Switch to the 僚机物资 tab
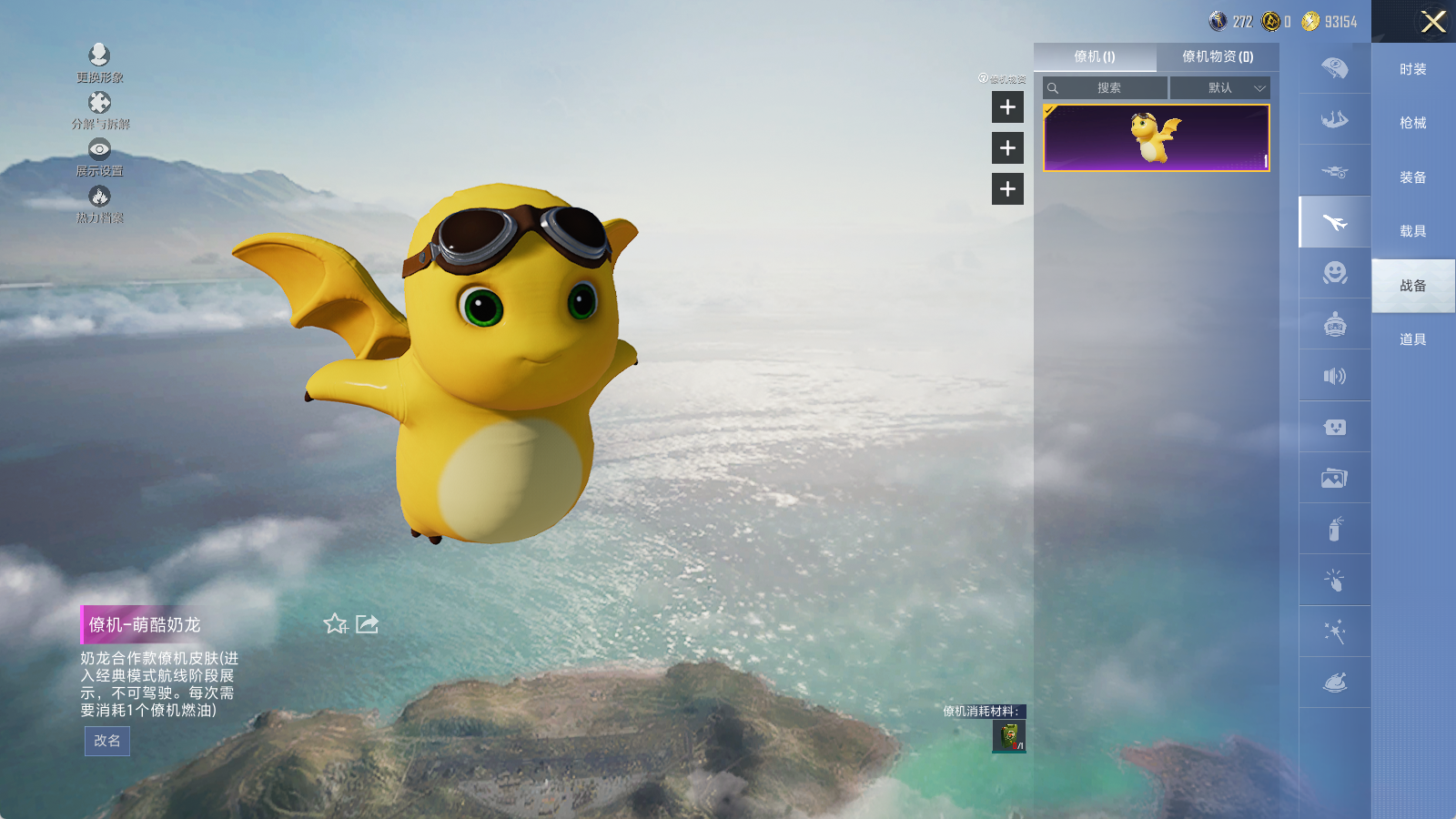This screenshot has width=1456, height=819. (1218, 56)
